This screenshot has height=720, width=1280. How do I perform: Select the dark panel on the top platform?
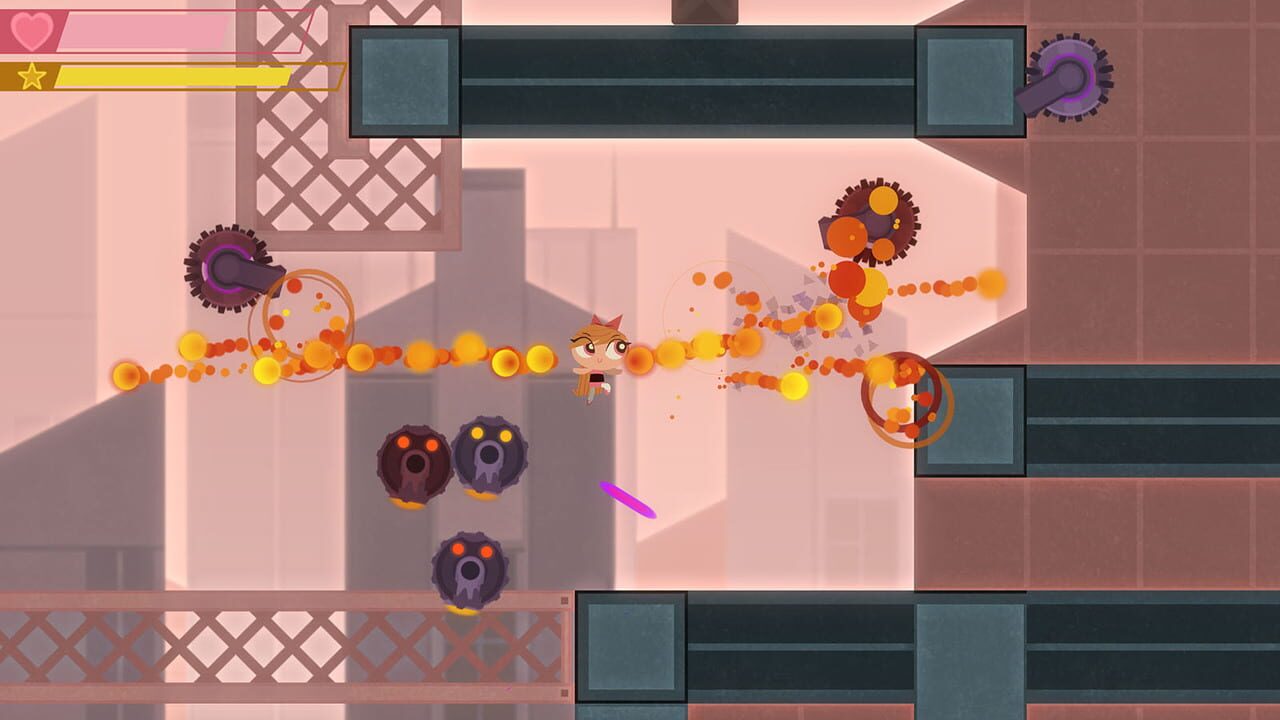(398, 83)
